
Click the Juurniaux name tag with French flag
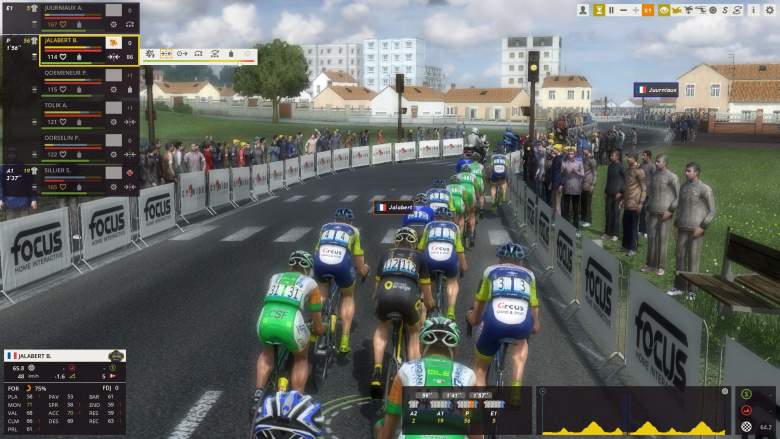click(x=656, y=89)
